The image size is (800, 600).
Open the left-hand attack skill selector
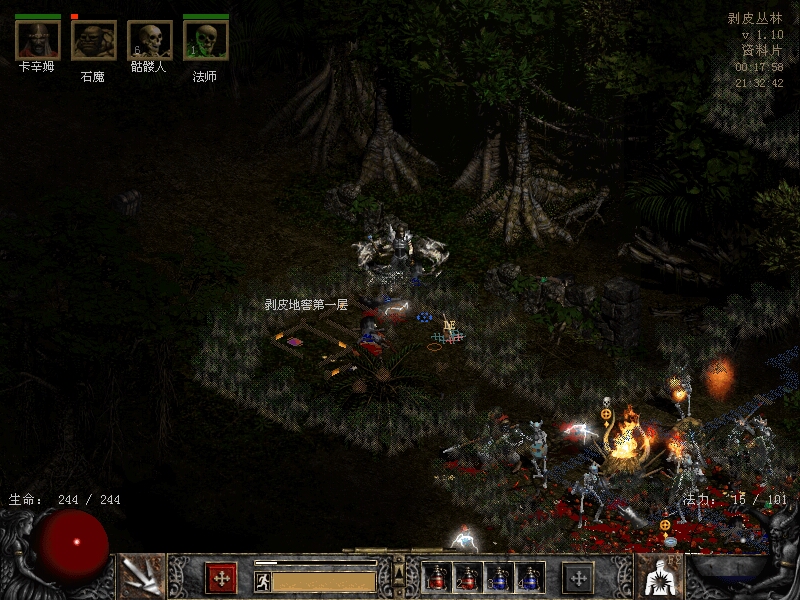click(x=140, y=575)
